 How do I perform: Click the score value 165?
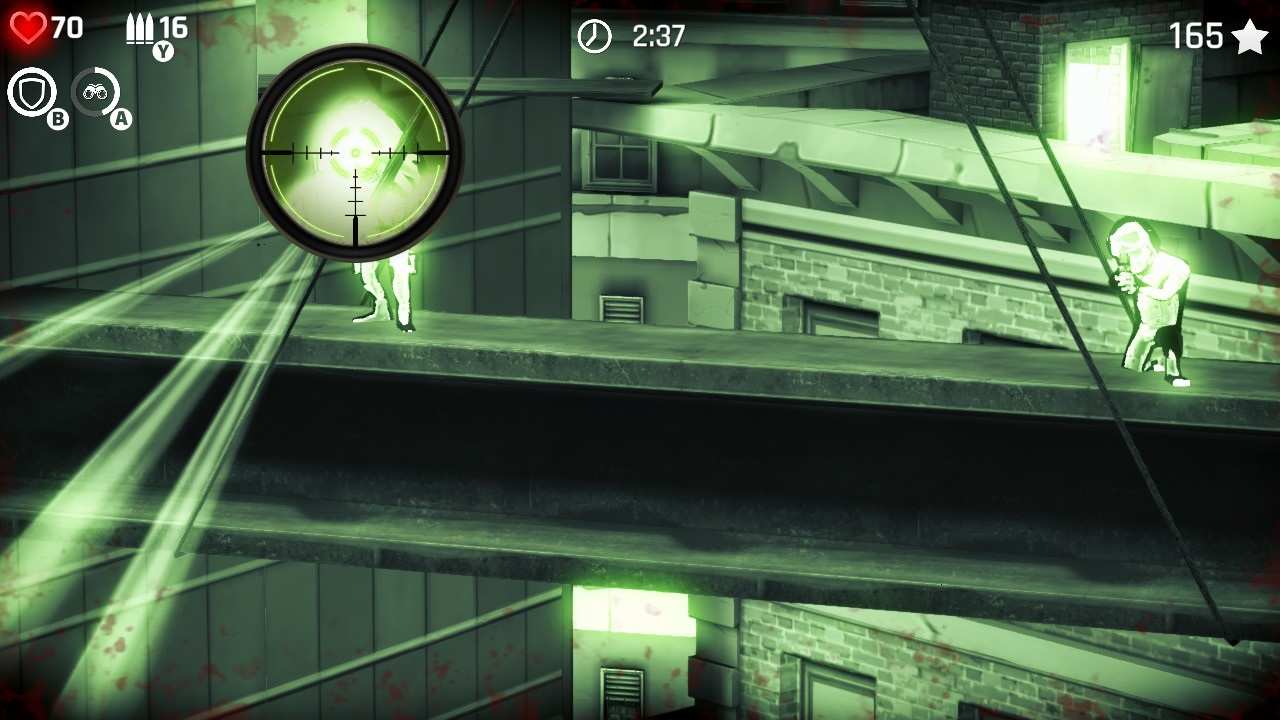pyautogui.click(x=1198, y=36)
